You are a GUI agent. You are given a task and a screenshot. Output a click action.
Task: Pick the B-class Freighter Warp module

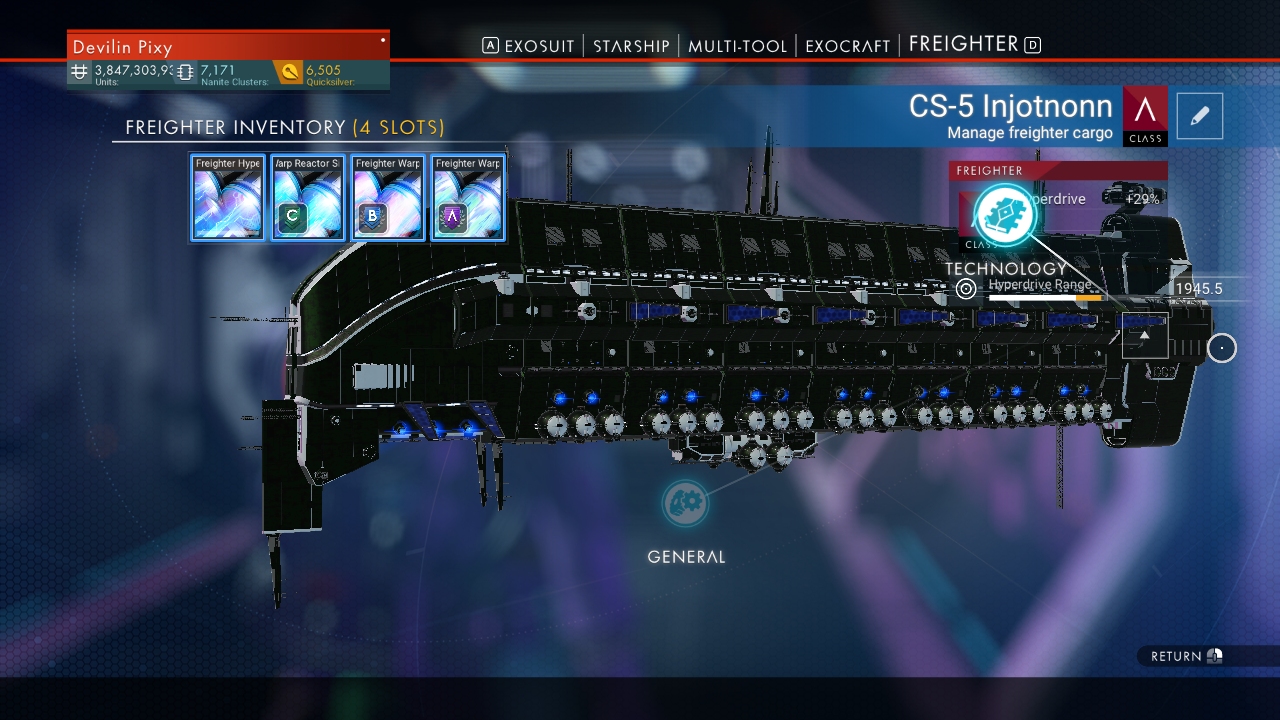pos(388,197)
